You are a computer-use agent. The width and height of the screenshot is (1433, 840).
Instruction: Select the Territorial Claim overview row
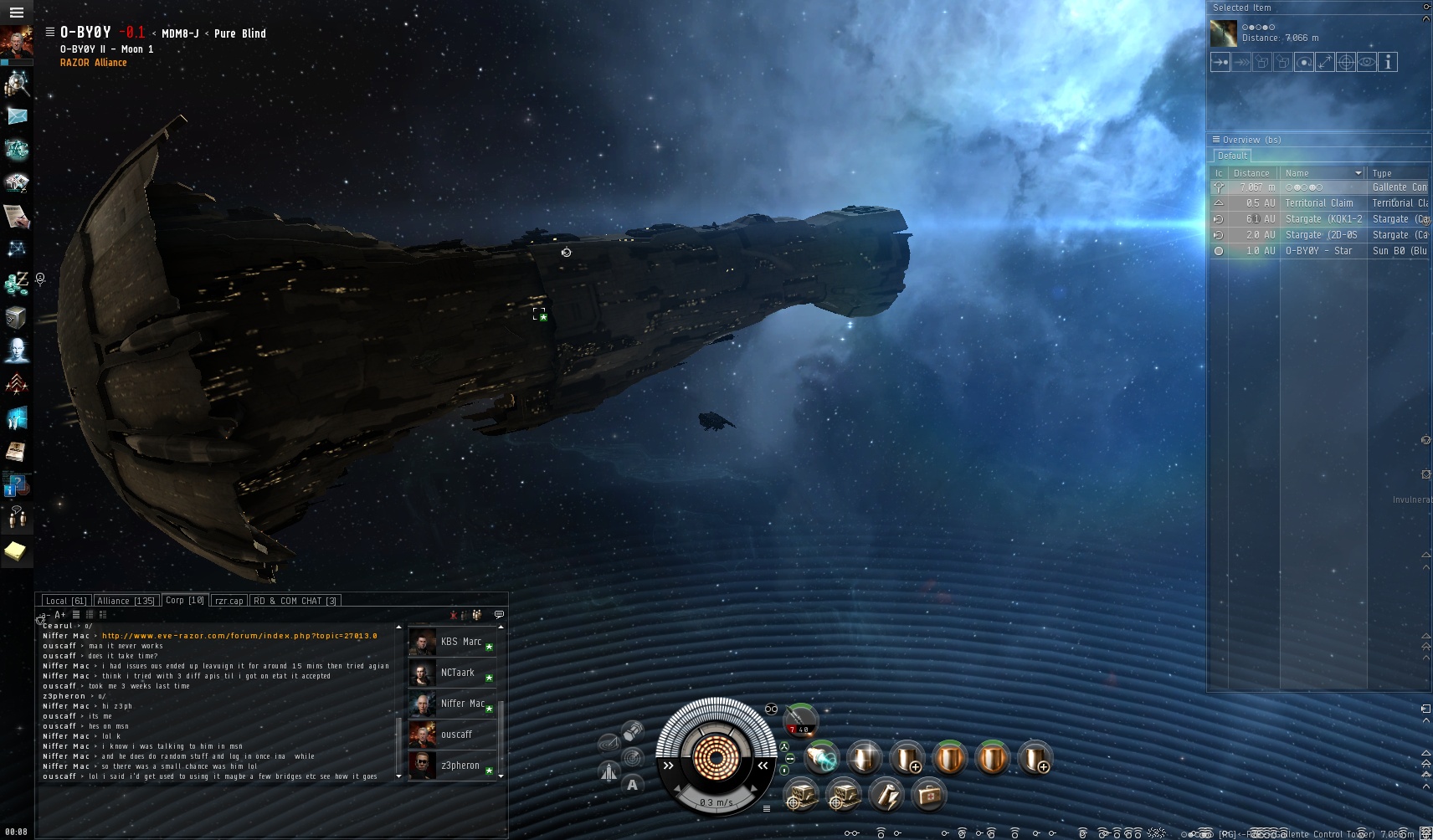[1318, 203]
